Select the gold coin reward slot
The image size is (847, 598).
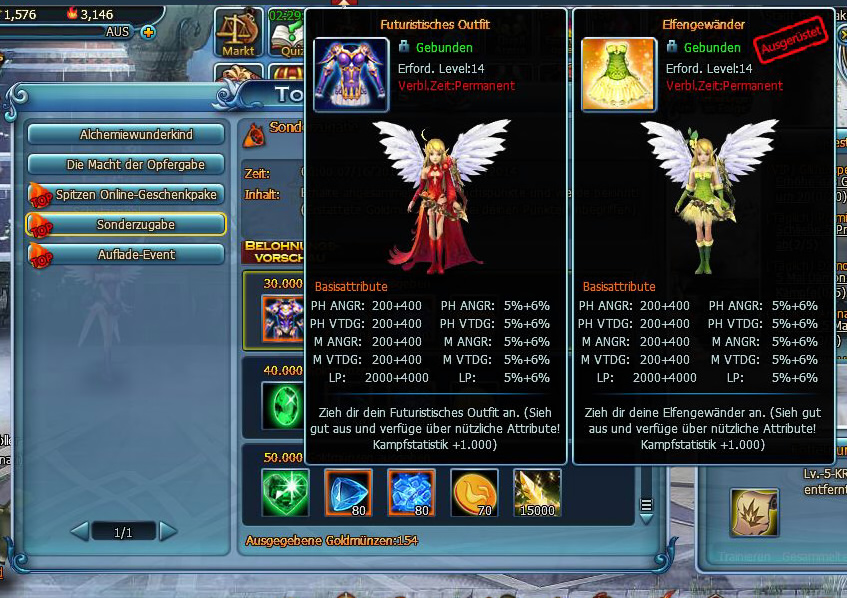click(474, 493)
